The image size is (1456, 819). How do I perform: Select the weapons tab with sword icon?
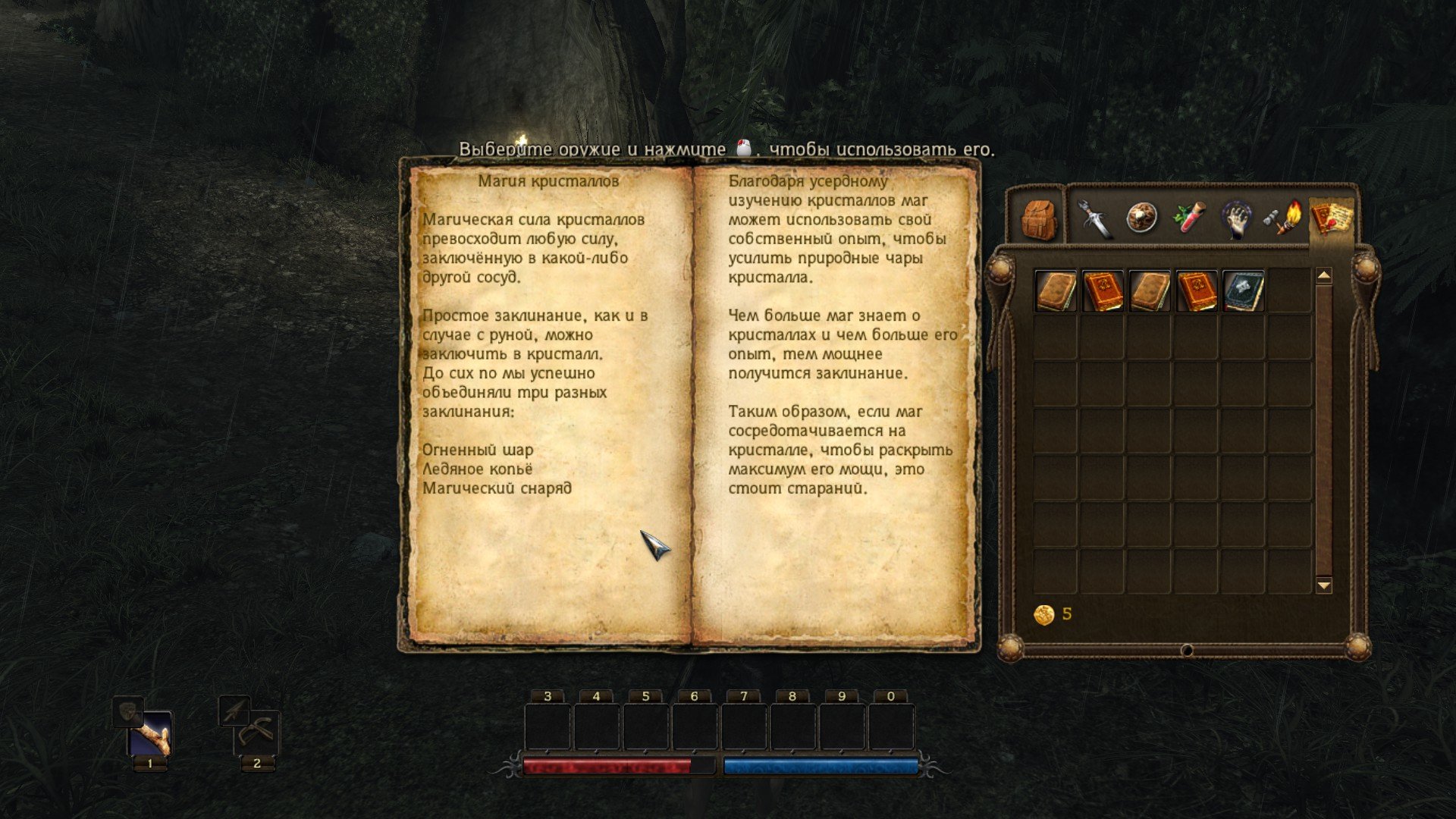pos(1096,220)
